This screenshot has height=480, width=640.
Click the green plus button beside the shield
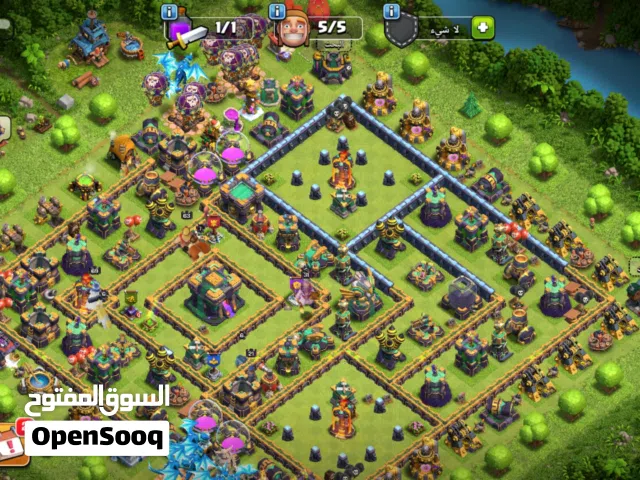(x=484, y=28)
